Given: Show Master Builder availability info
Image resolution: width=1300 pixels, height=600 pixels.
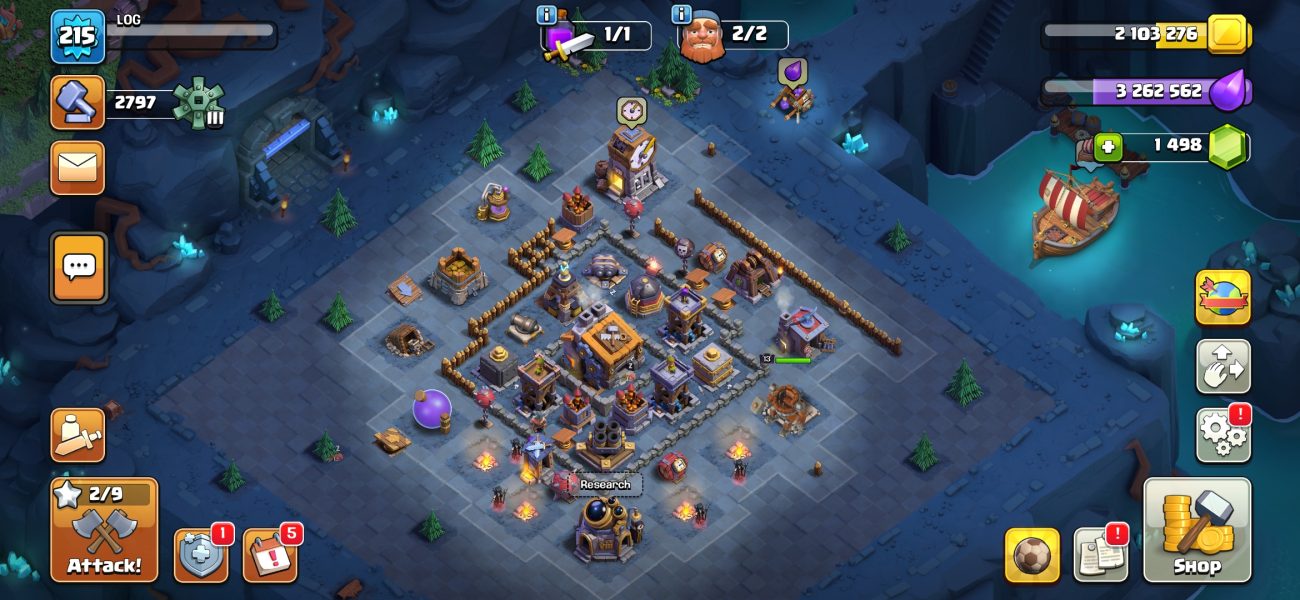Looking at the screenshot, I should pos(682,15).
